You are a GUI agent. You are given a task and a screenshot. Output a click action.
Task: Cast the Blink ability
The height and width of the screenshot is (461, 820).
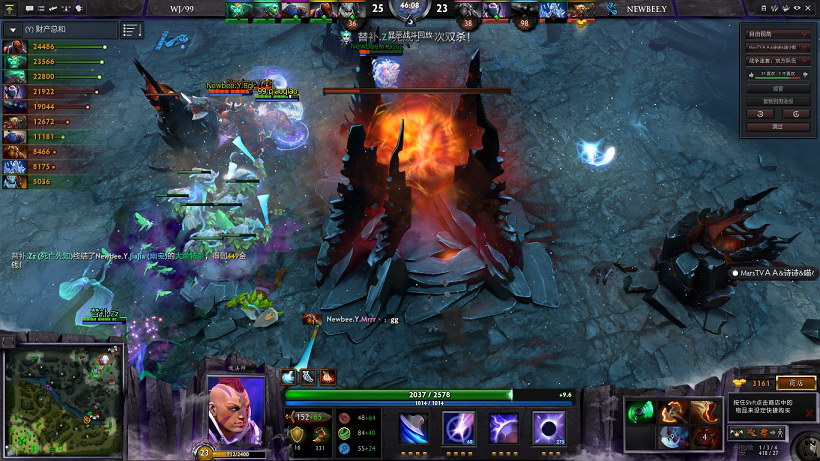click(x=457, y=427)
